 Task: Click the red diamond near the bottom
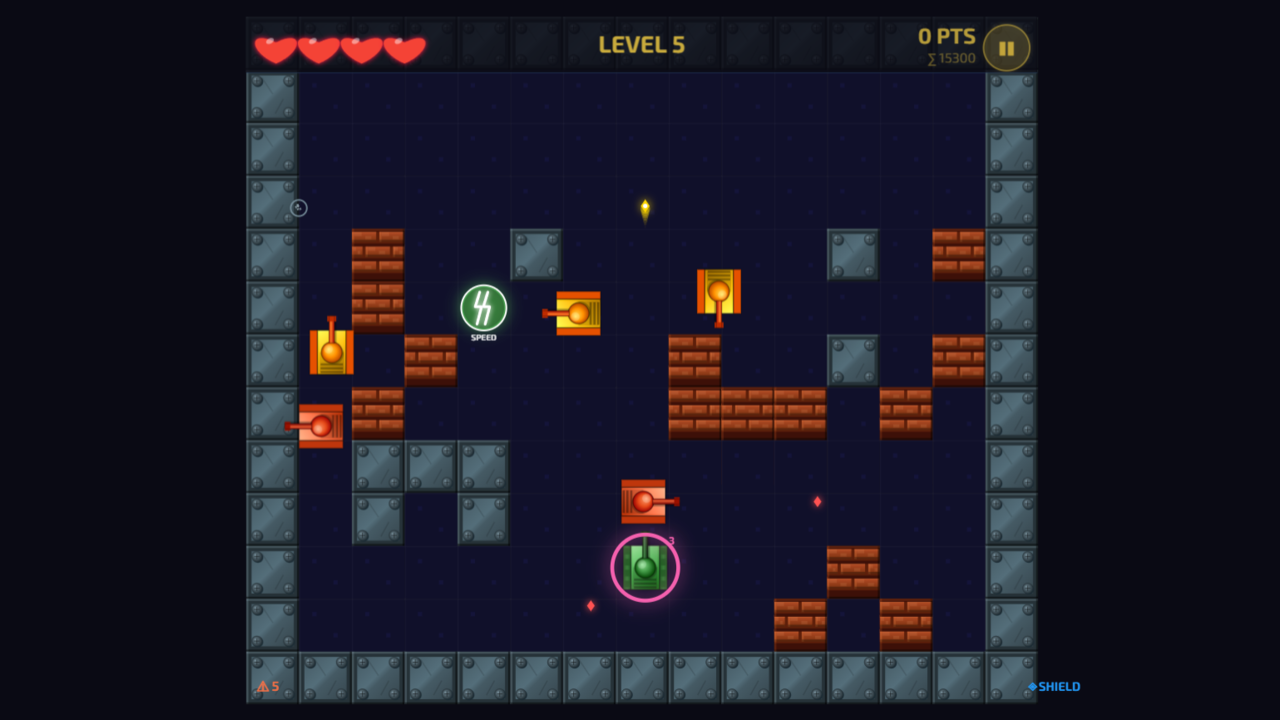tap(590, 604)
